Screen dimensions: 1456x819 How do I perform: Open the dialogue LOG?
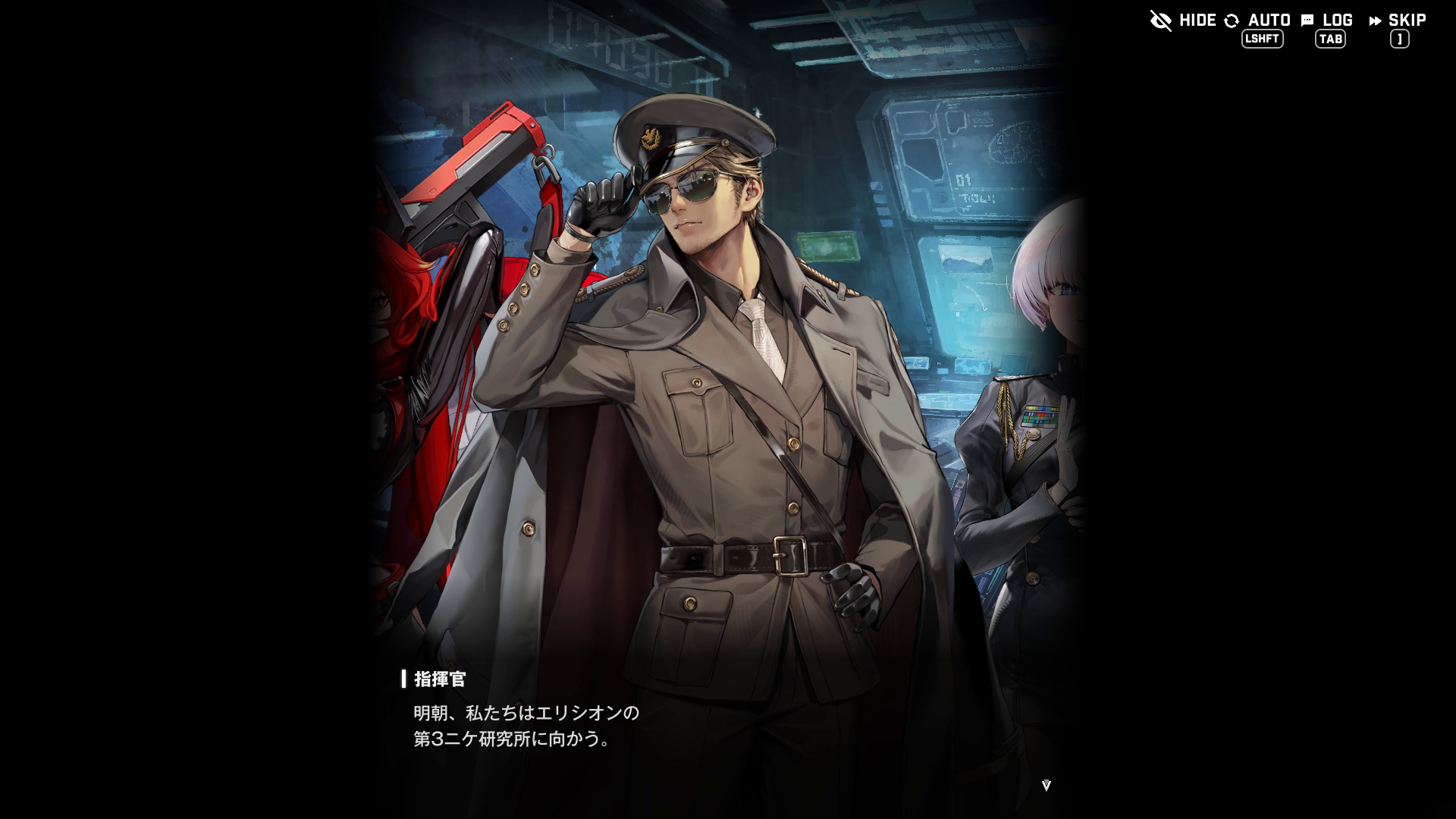point(1328,20)
